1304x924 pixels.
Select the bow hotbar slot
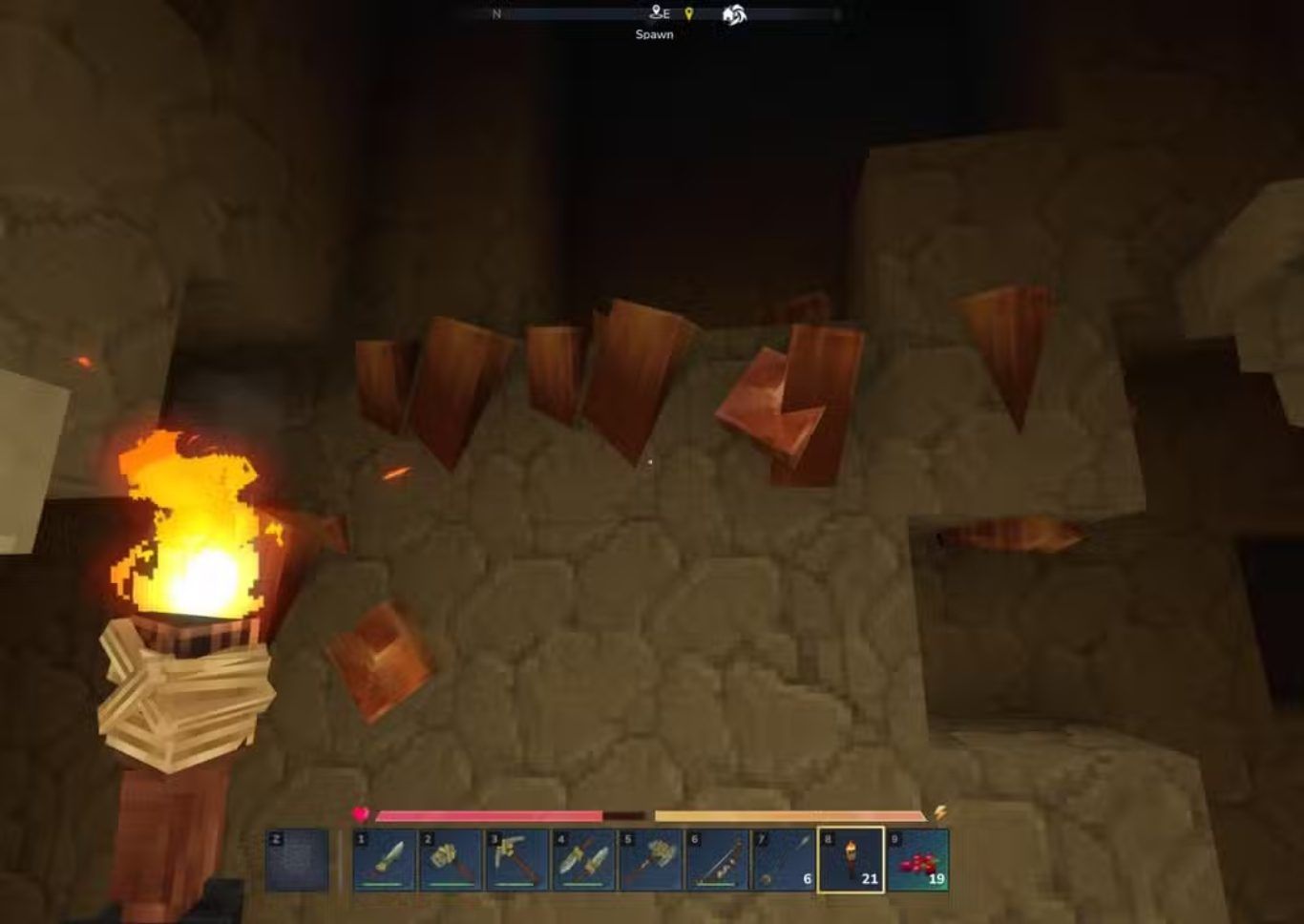(718, 860)
